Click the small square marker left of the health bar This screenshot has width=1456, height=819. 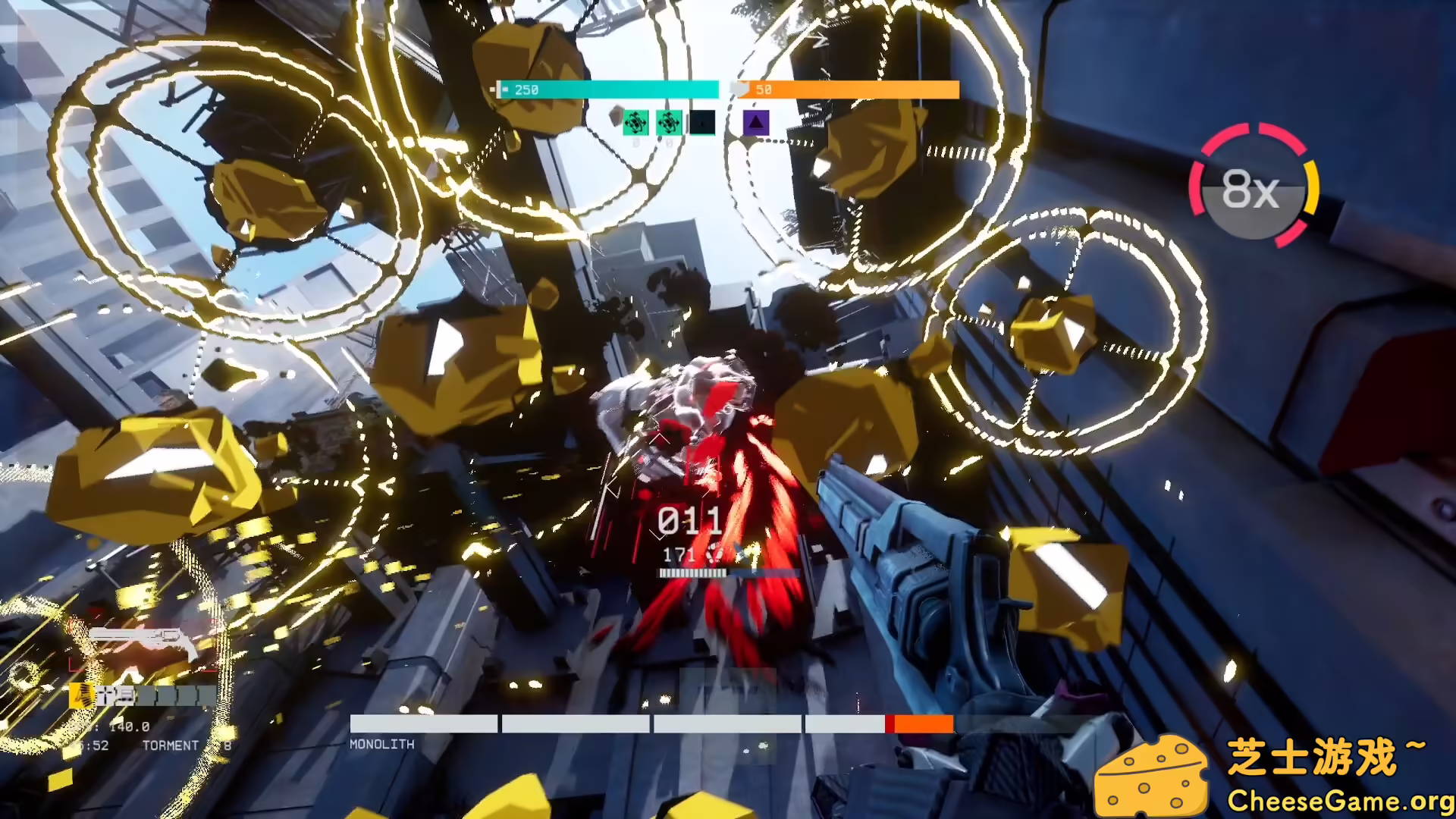coord(491,89)
